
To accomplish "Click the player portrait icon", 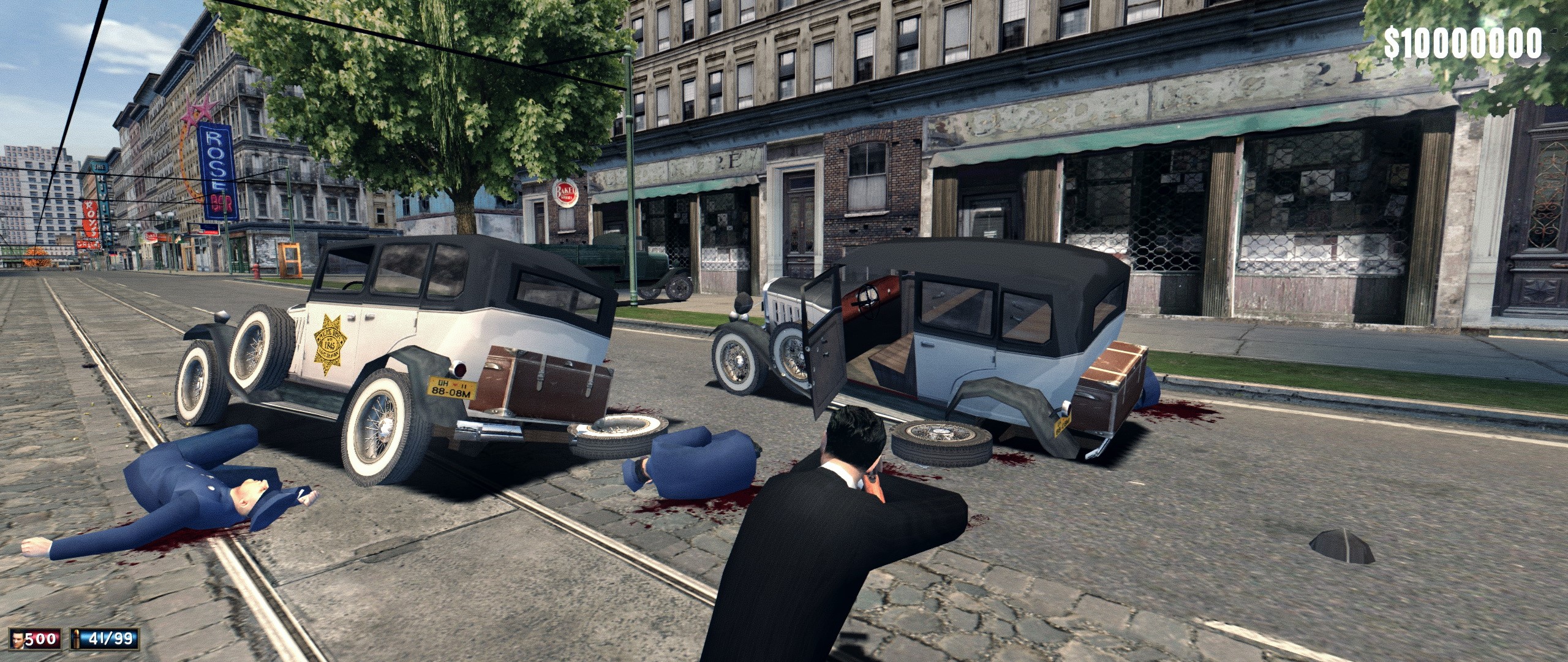I will click(19, 639).
